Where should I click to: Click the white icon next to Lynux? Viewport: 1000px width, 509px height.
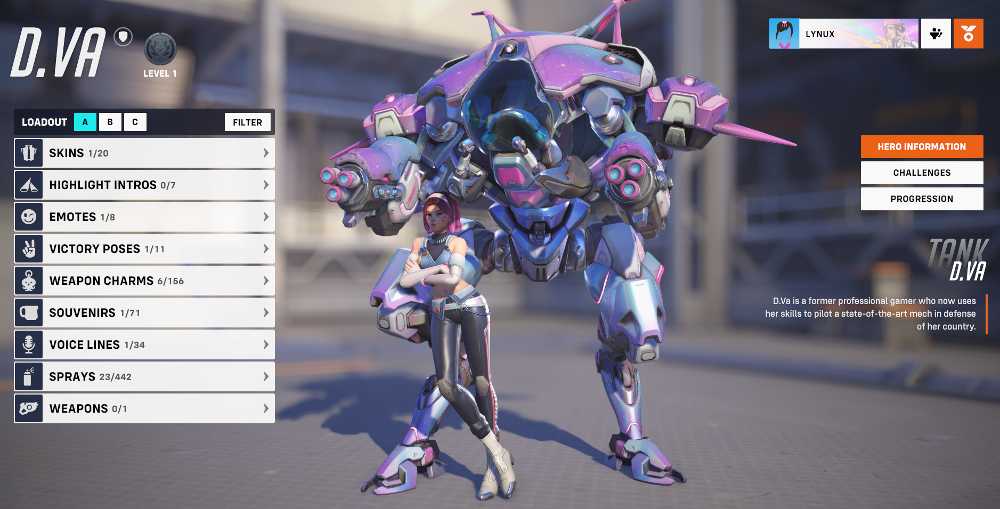pyautogui.click(x=935, y=34)
